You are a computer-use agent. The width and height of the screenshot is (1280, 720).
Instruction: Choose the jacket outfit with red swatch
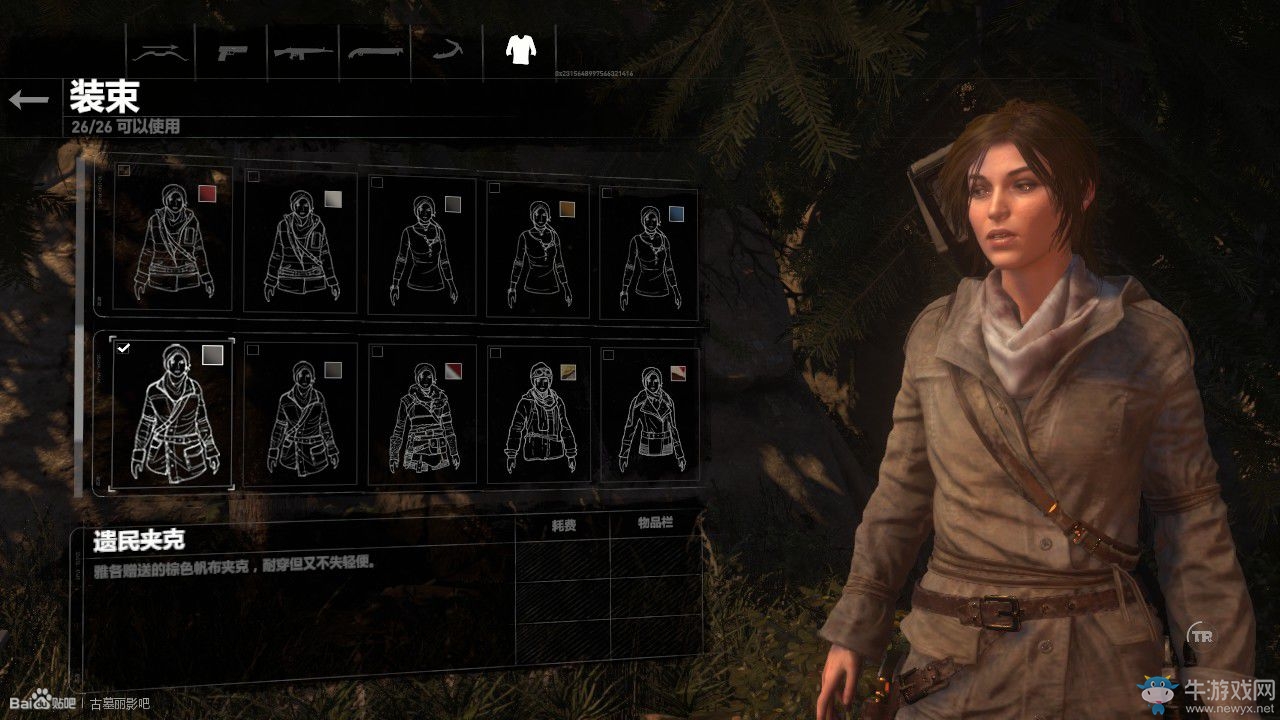click(172, 240)
